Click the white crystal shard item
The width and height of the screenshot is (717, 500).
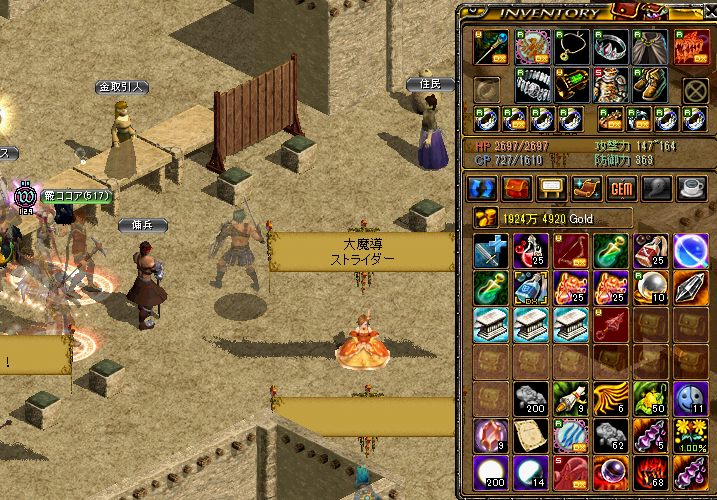coord(690,287)
